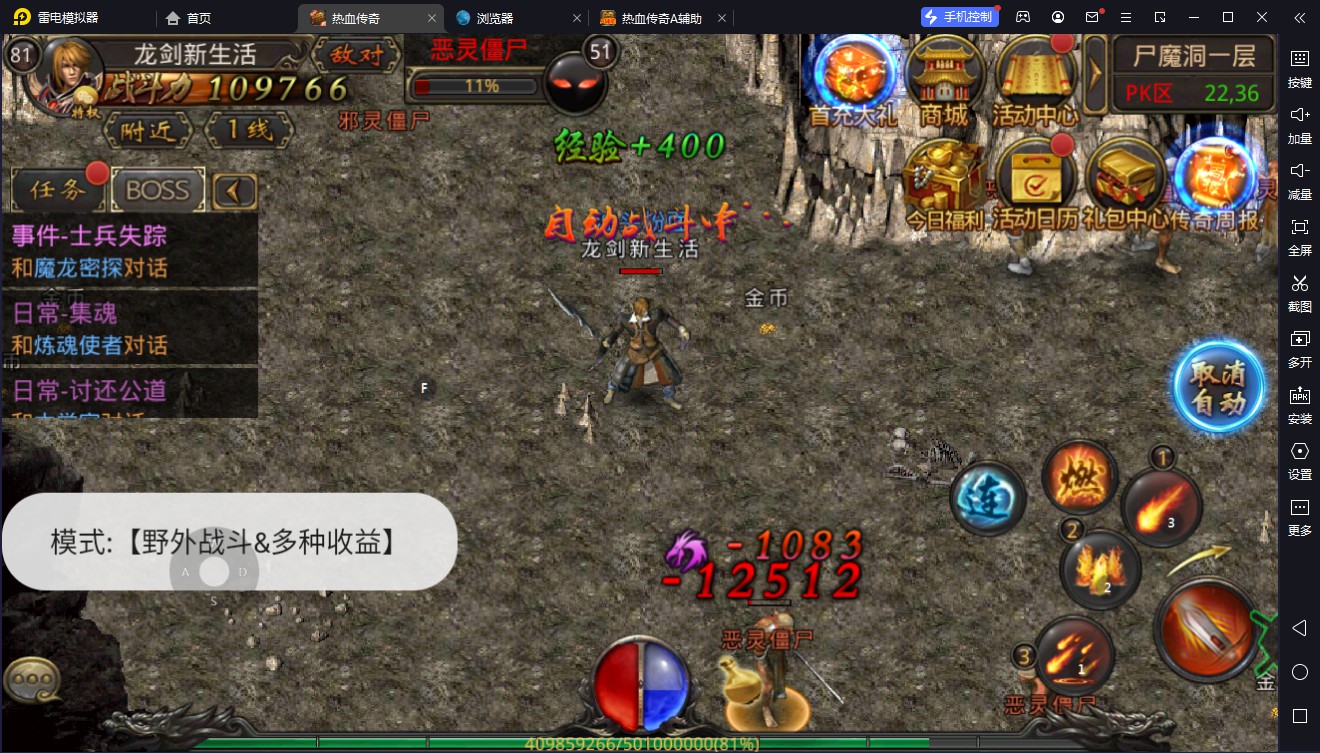Open the chat bubble button
This screenshot has height=753, width=1320.
(33, 680)
